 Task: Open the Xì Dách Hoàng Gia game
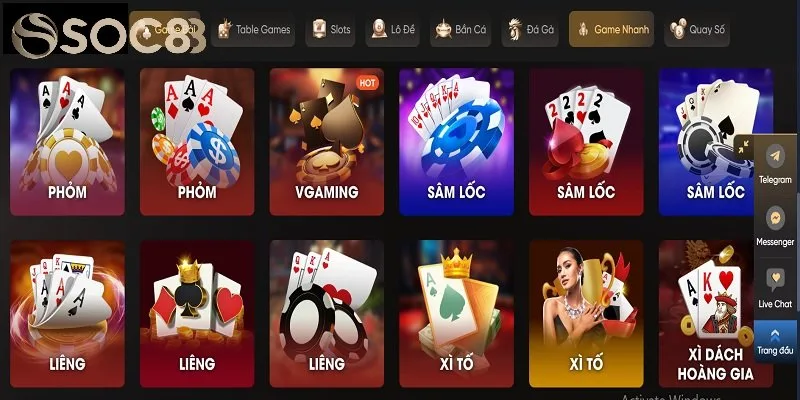pos(715,314)
